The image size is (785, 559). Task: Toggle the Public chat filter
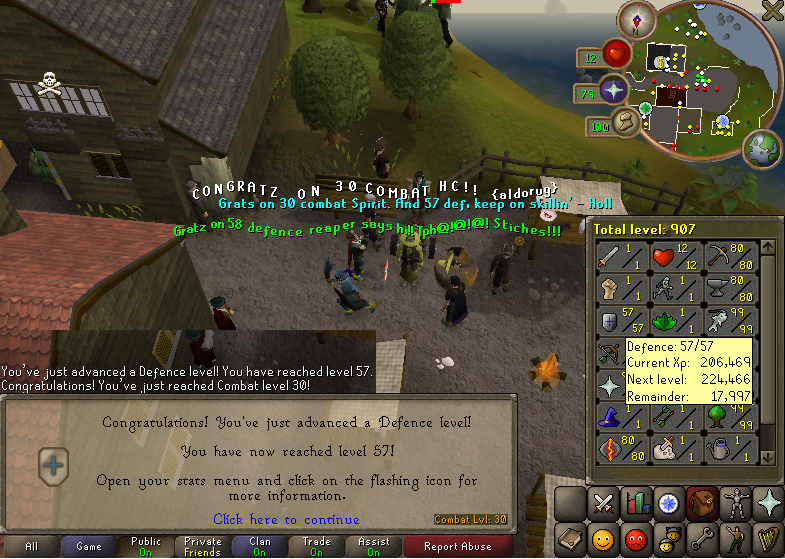146,546
